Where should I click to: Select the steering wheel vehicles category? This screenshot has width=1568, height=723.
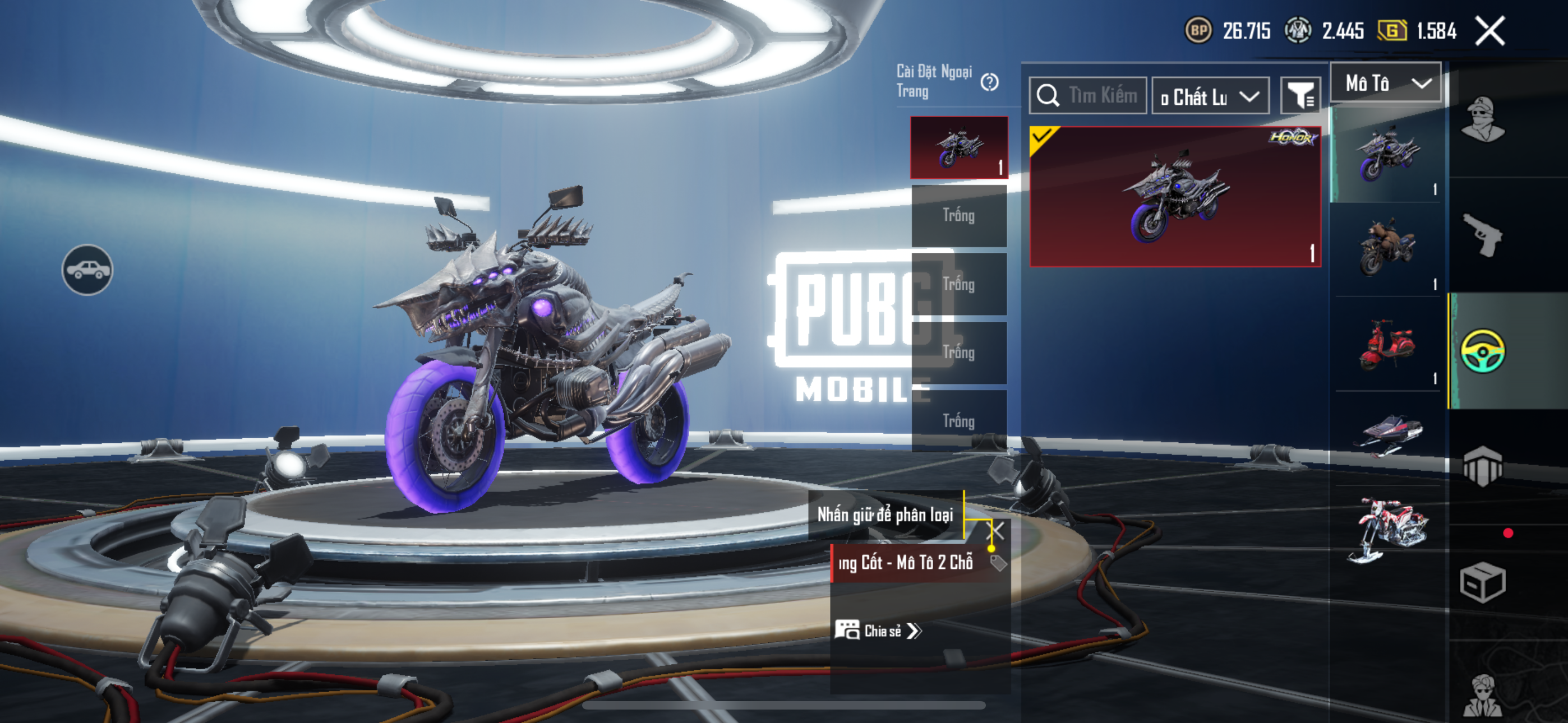click(1483, 351)
